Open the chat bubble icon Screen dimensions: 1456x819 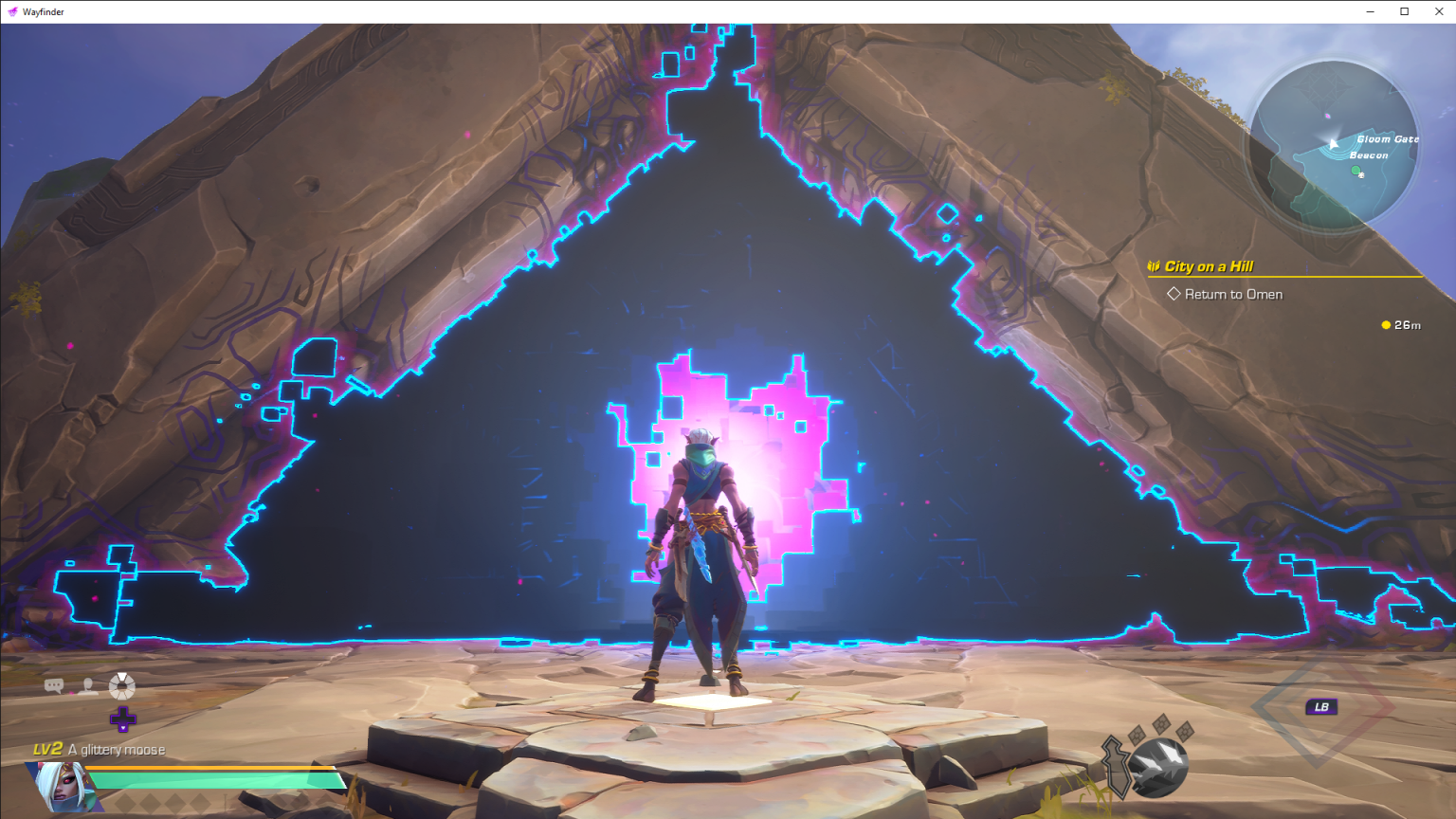pyautogui.click(x=54, y=685)
